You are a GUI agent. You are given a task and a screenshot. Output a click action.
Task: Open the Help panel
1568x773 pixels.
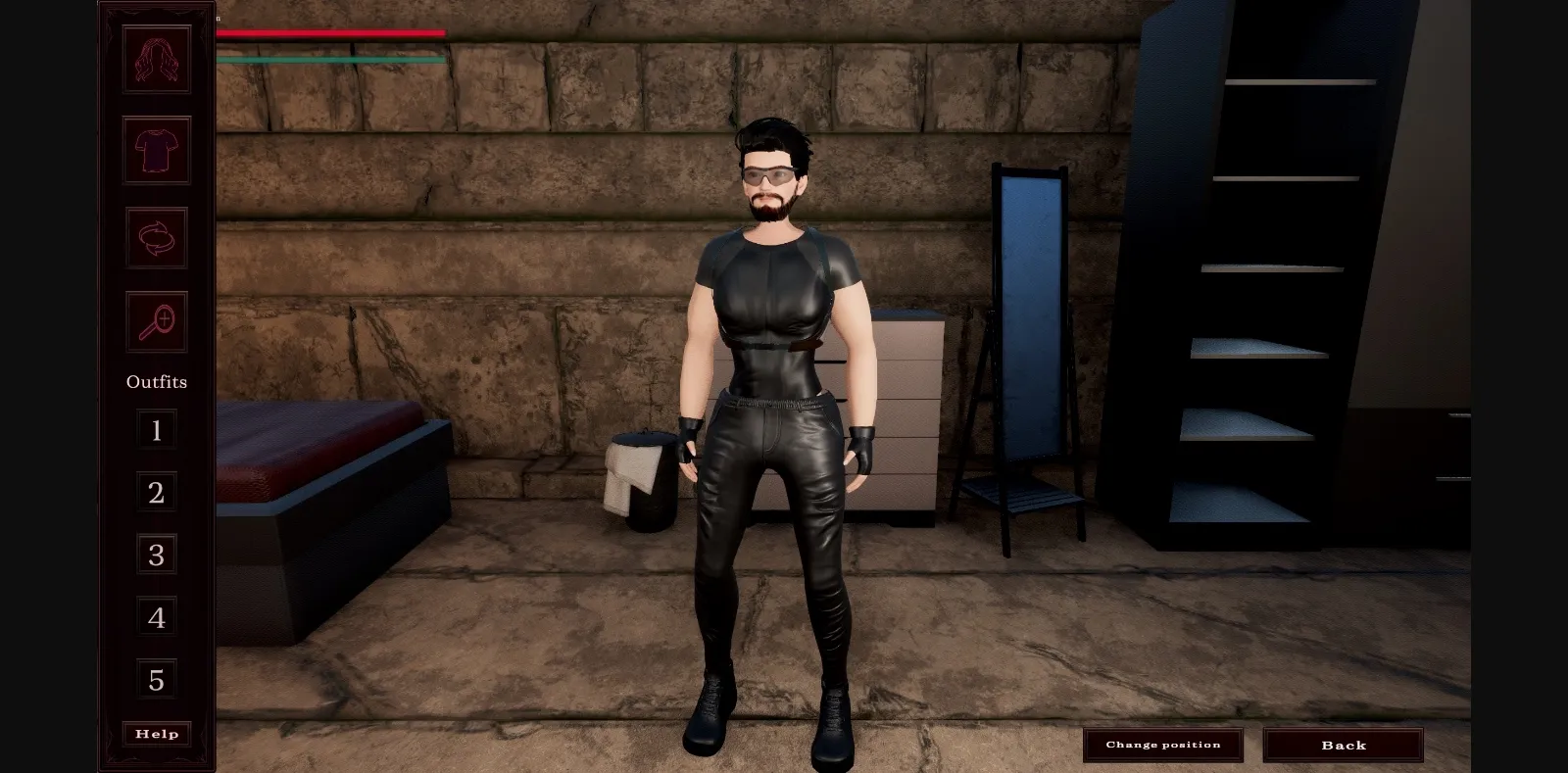click(x=155, y=733)
